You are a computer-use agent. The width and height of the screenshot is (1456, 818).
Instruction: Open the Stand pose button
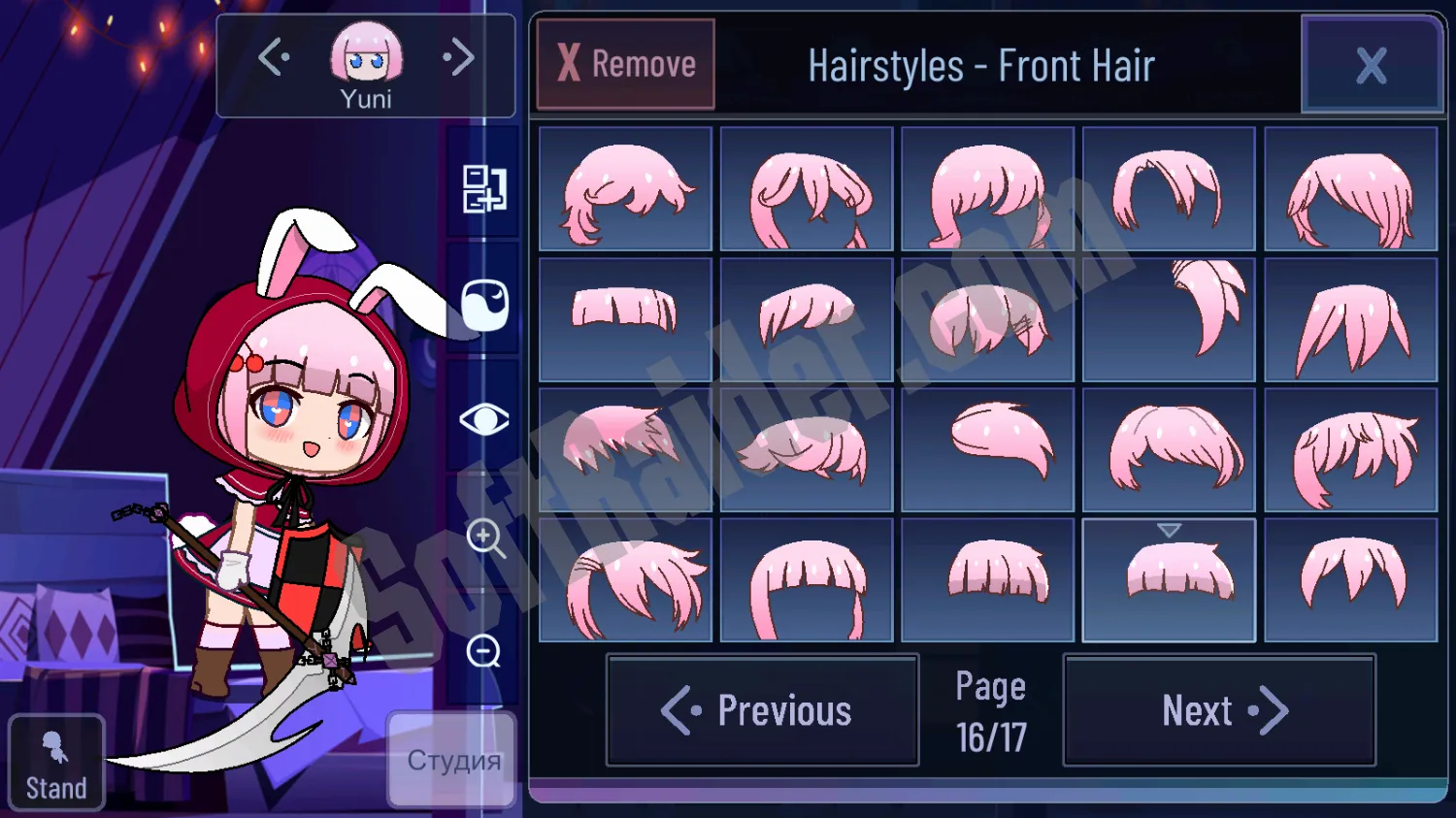pyautogui.click(x=56, y=762)
